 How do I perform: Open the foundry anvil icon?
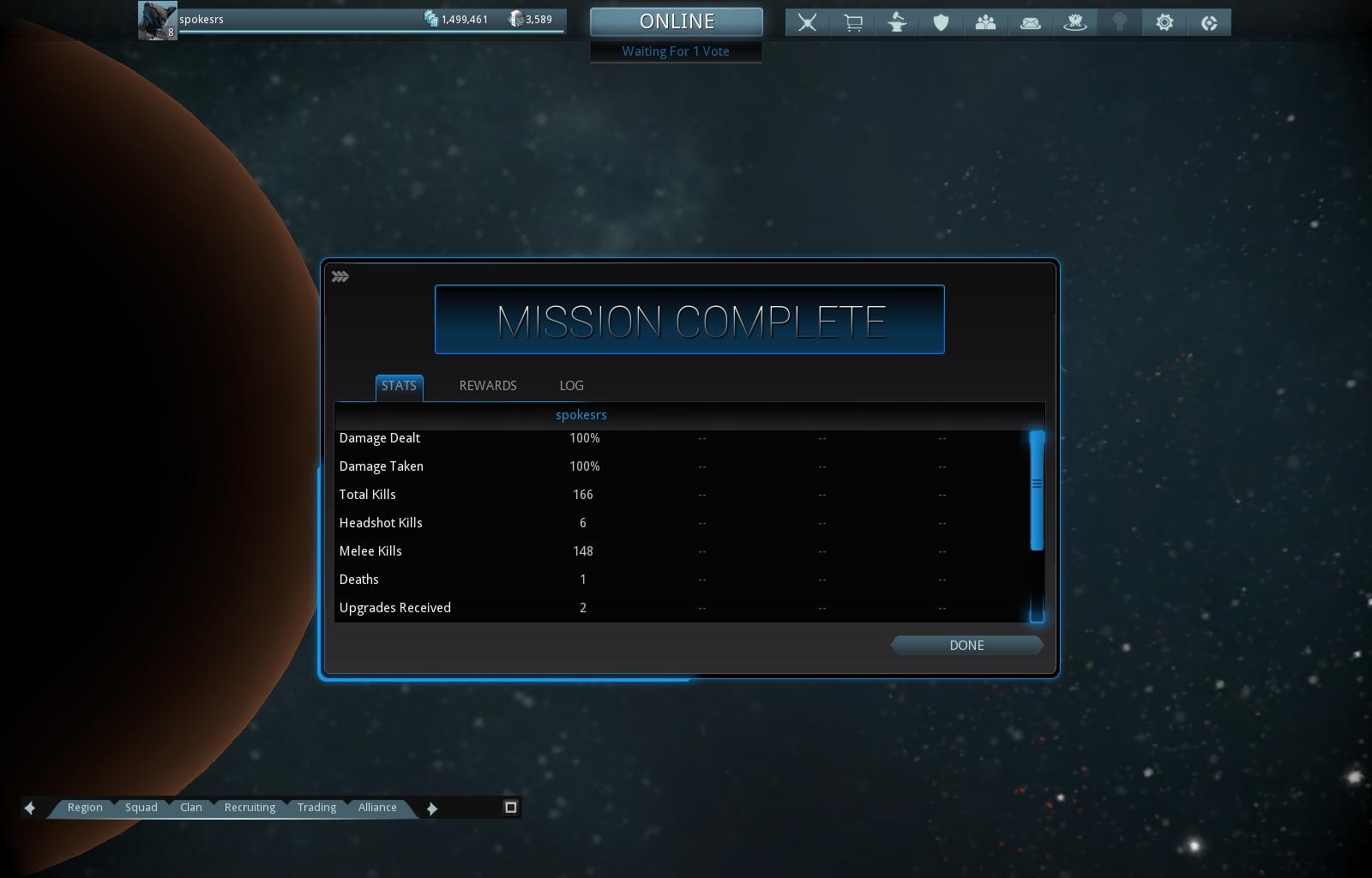pos(897,22)
